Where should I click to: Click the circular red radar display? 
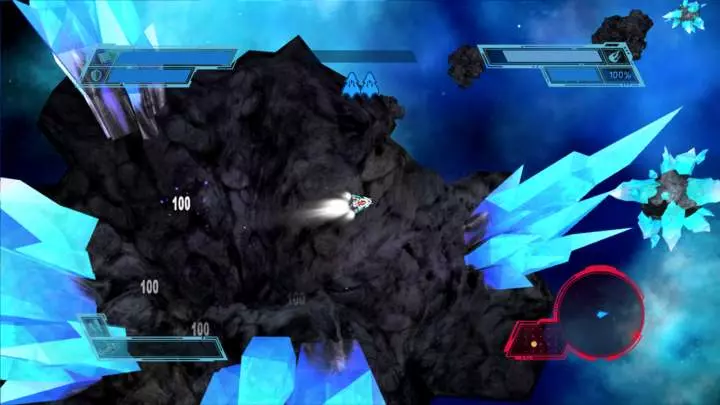(600, 315)
